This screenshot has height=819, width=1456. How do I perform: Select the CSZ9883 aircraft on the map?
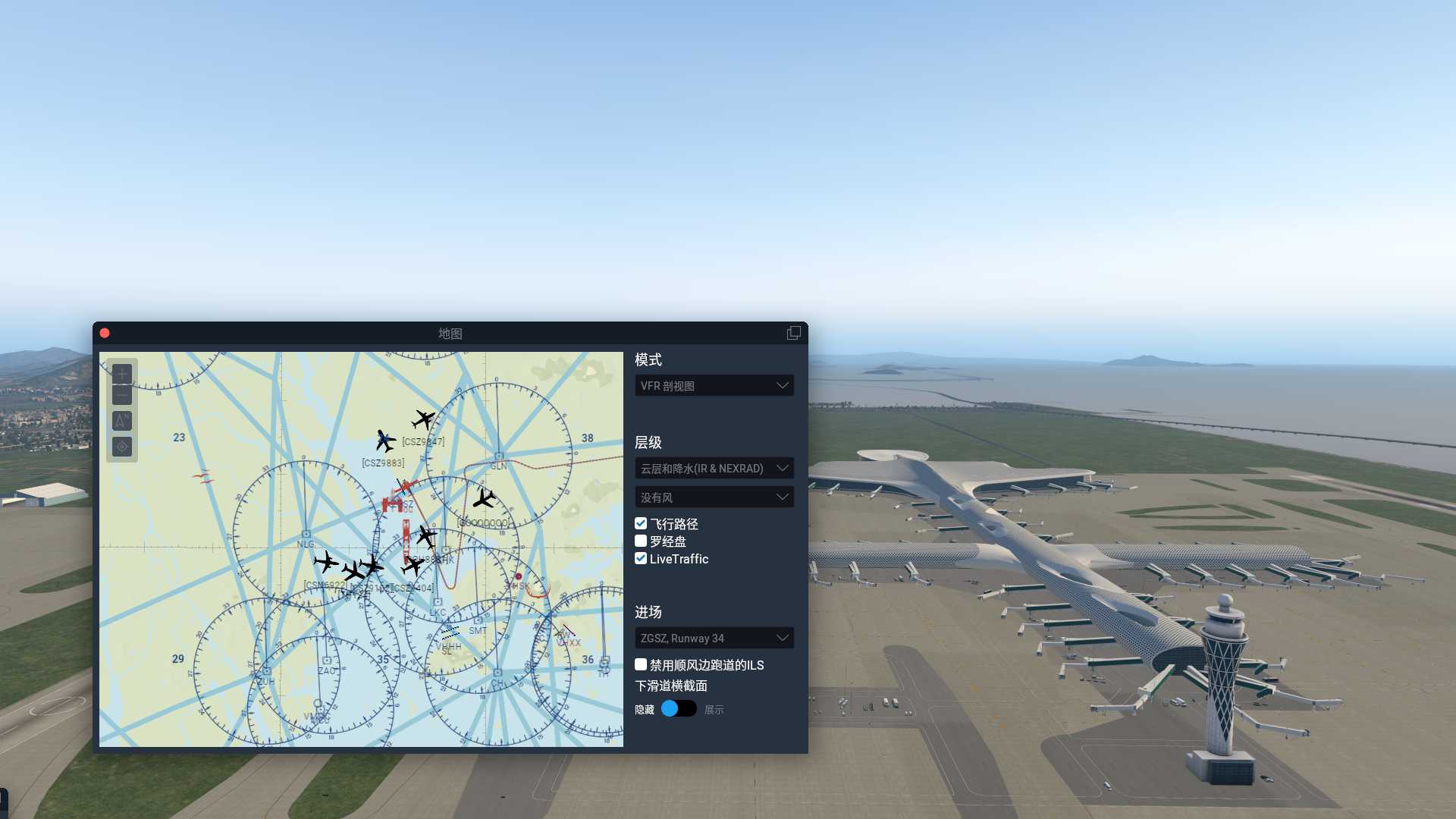pyautogui.click(x=385, y=441)
